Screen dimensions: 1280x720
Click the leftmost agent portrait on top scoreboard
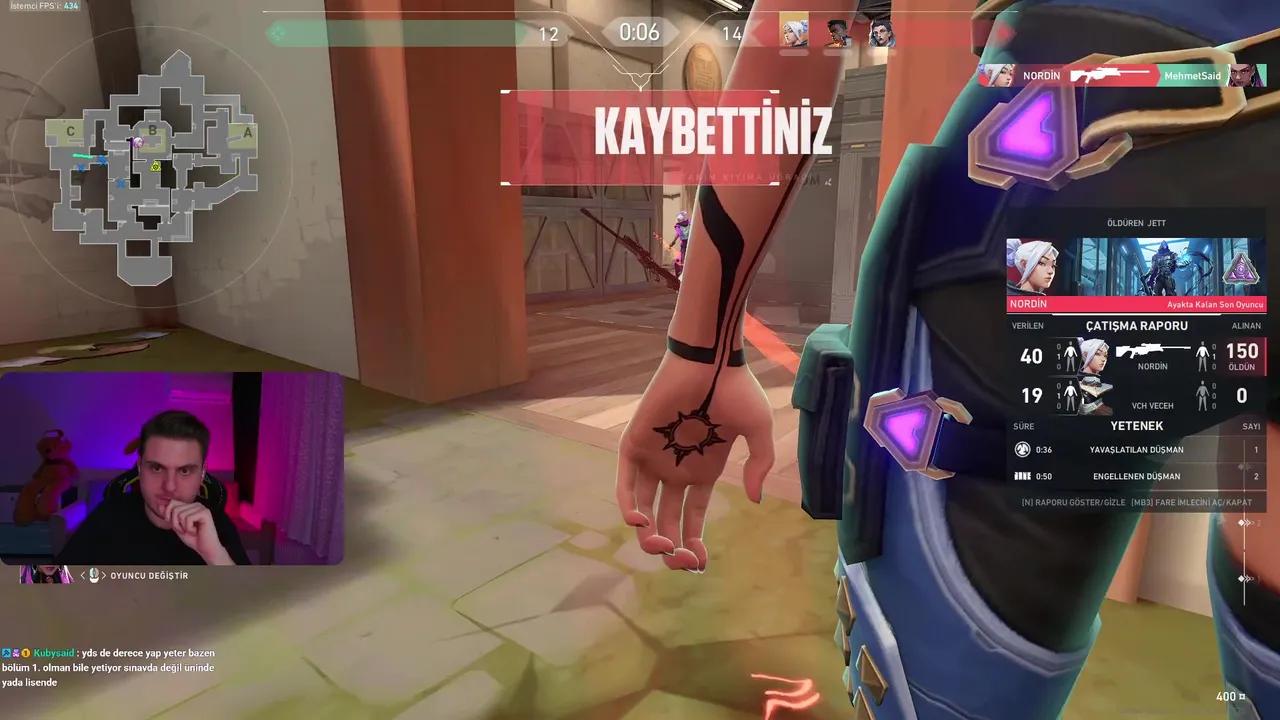pos(792,31)
